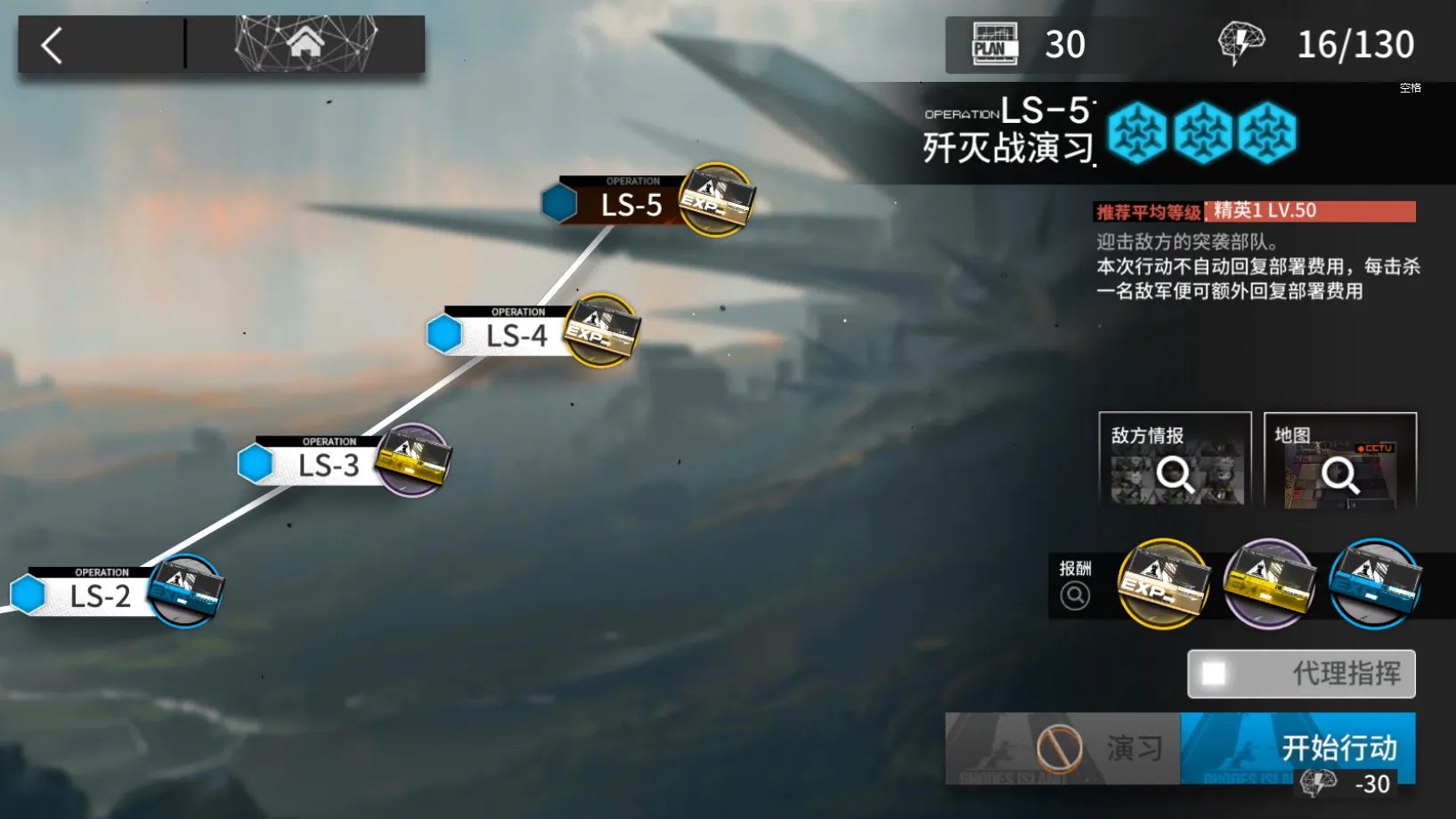Select the LS-4 operation node
The image size is (1456, 819).
coord(517,336)
